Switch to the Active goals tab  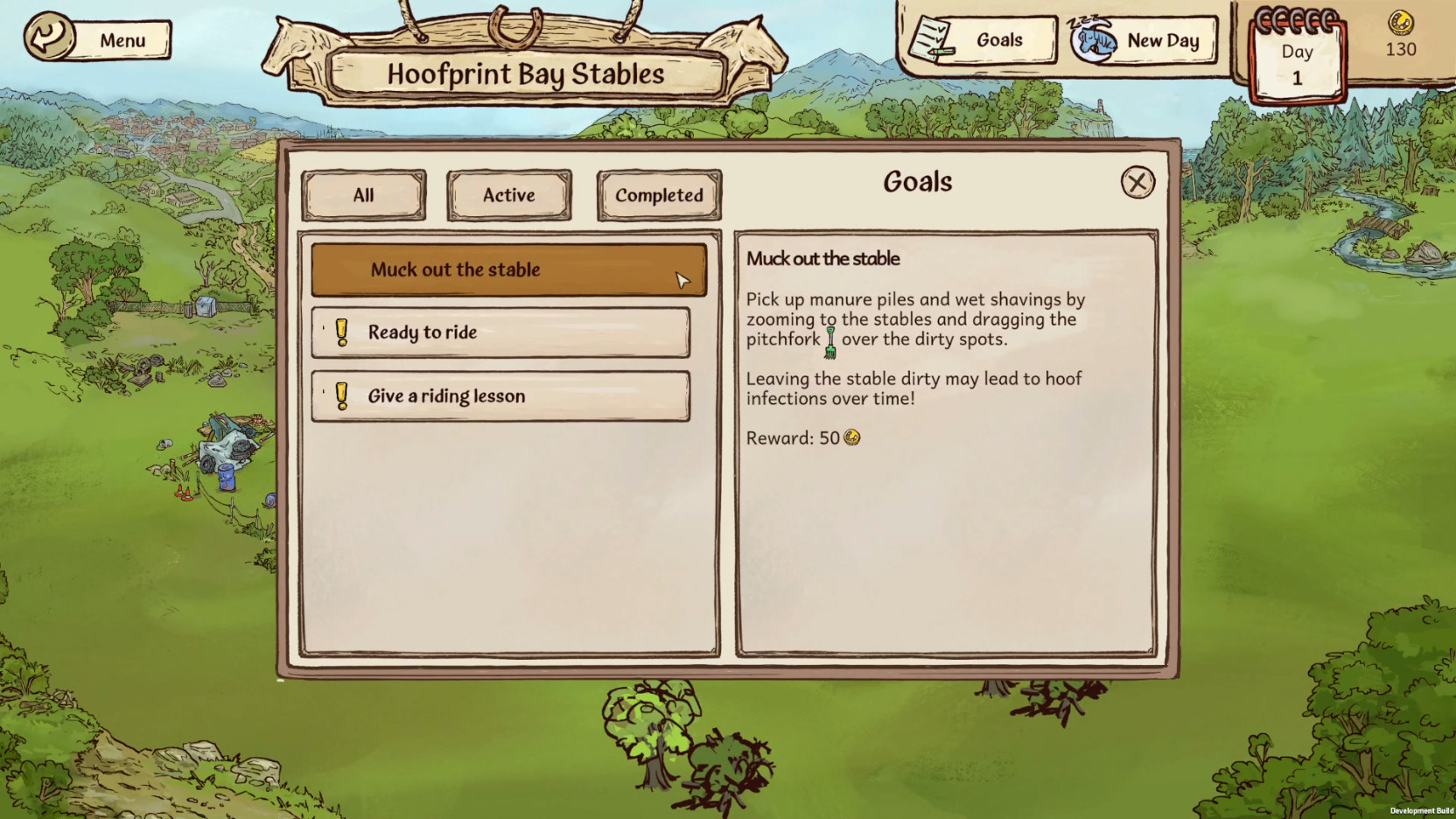pos(509,195)
